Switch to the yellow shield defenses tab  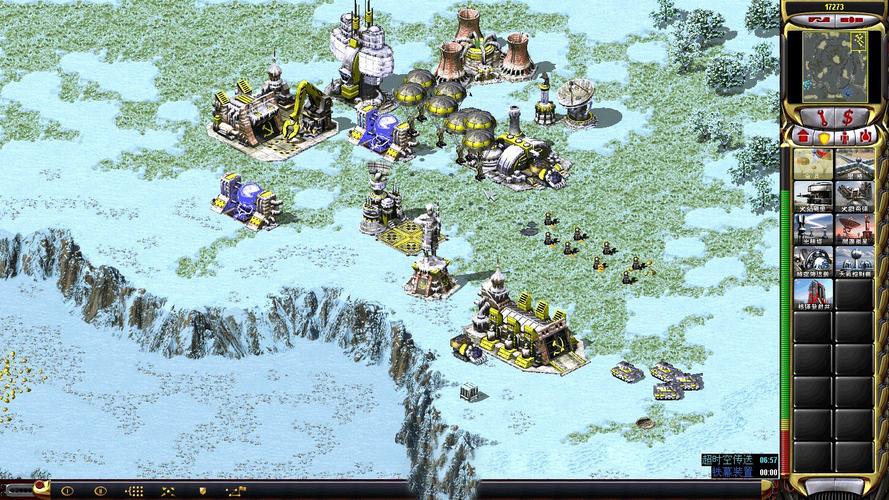click(822, 135)
